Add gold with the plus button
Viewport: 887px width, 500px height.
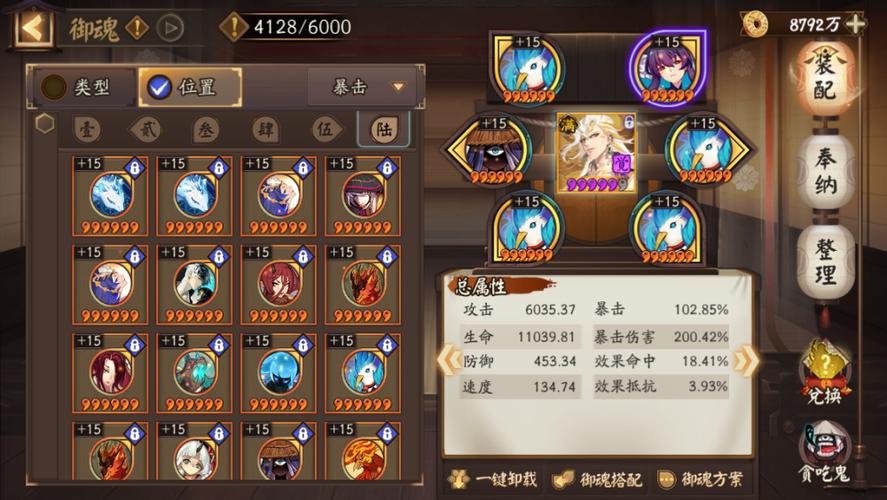[x=855, y=24]
